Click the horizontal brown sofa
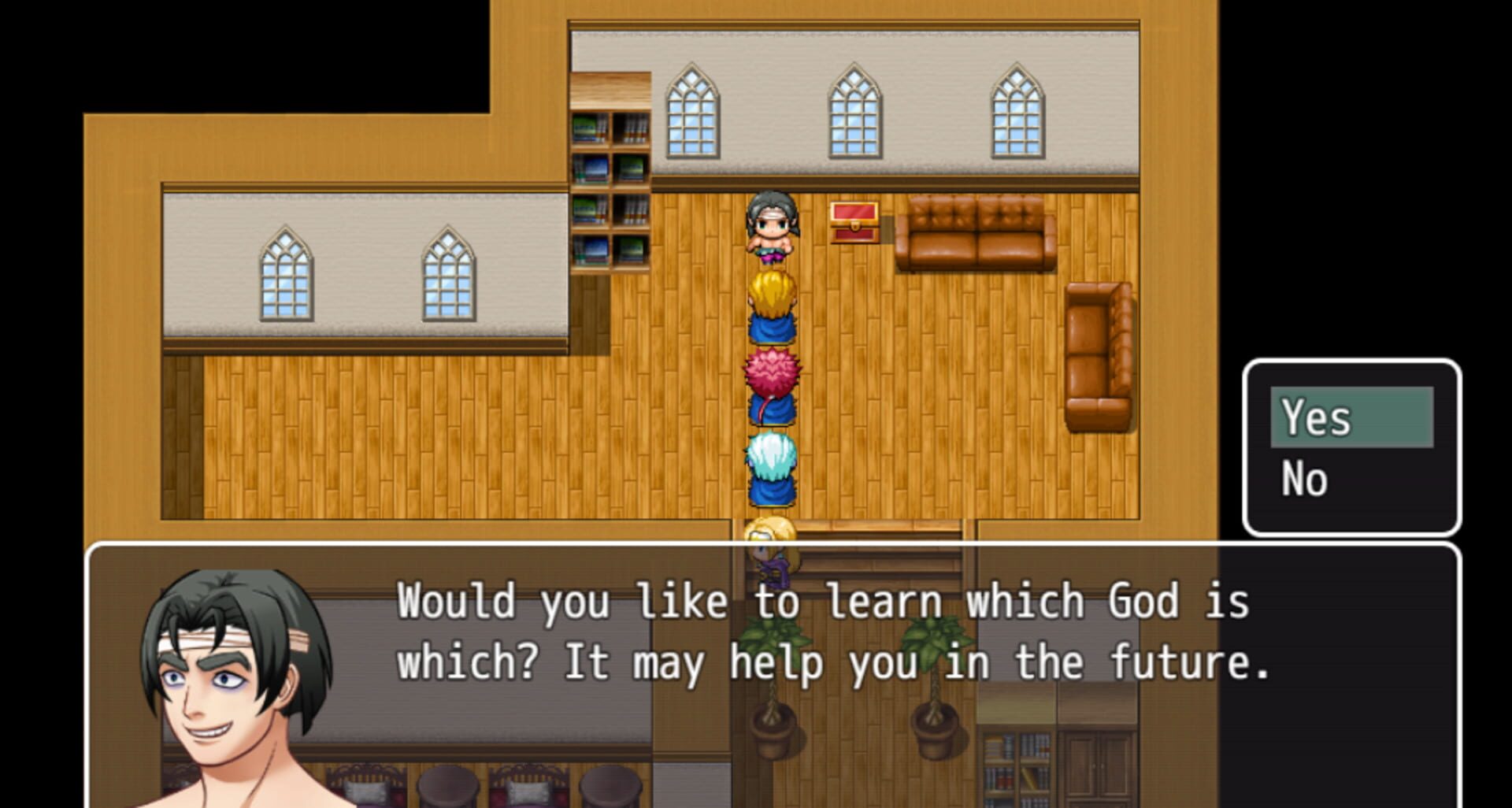Viewport: 1512px width, 808px height. [x=974, y=232]
